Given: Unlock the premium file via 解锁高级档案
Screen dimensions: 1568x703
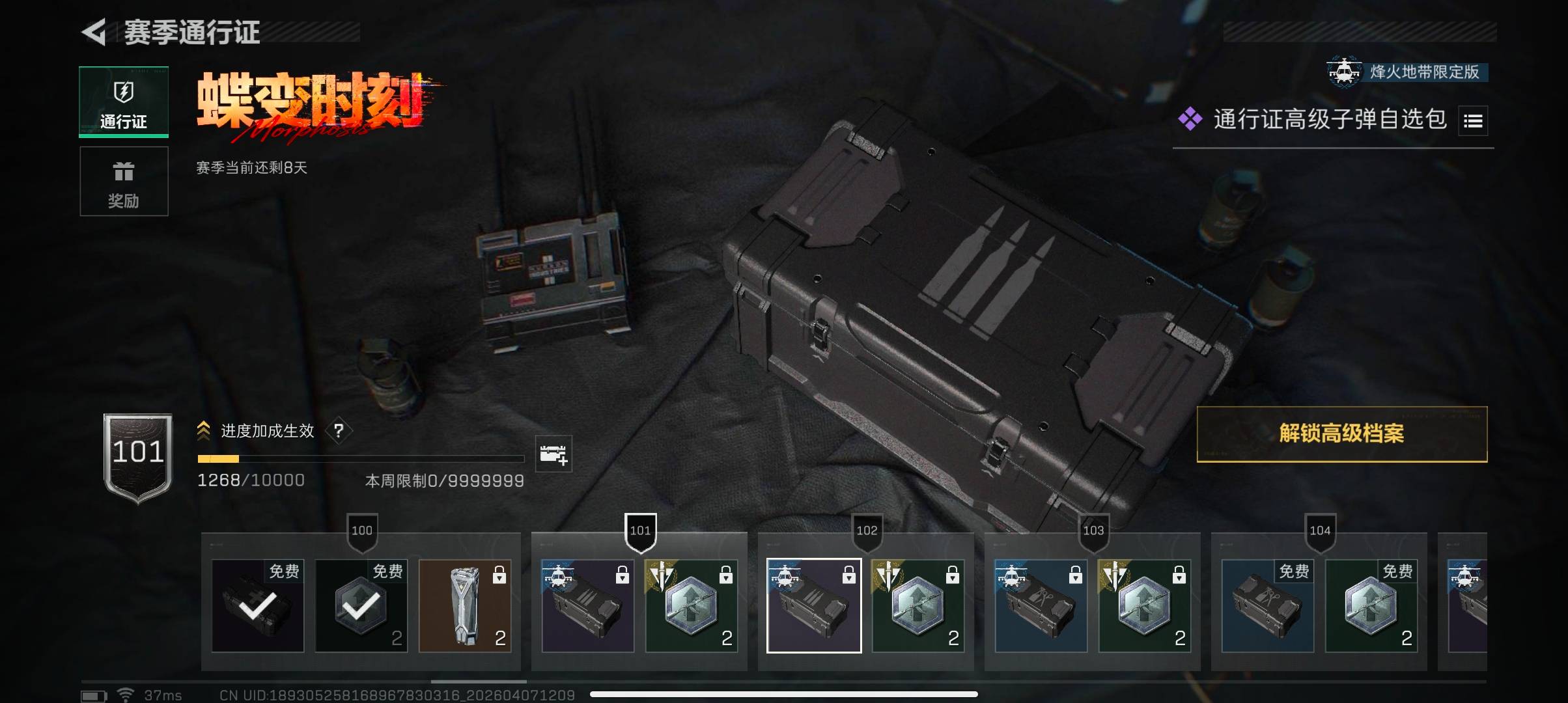Looking at the screenshot, I should coord(1341,434).
